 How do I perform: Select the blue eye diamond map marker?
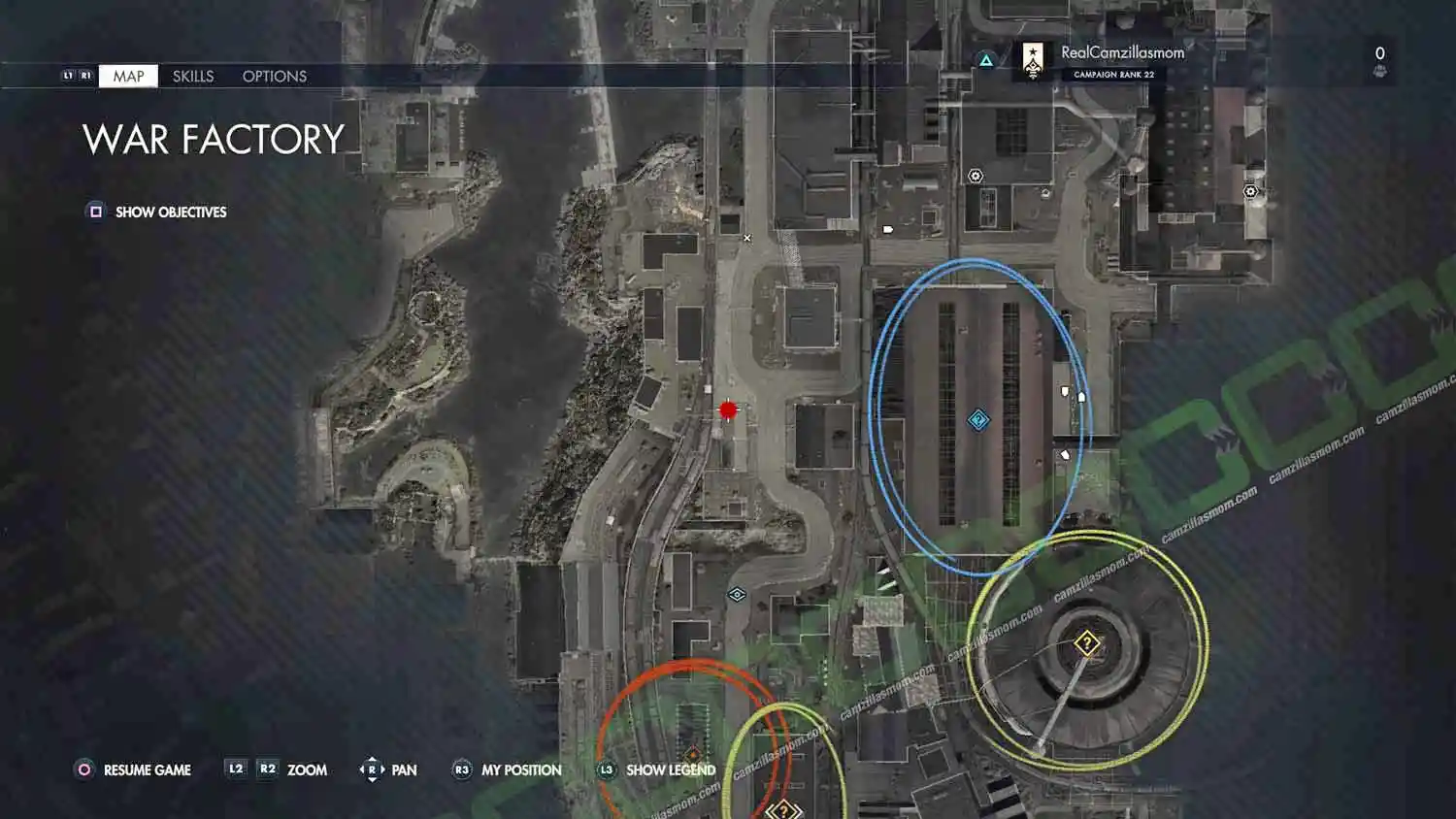point(737,594)
